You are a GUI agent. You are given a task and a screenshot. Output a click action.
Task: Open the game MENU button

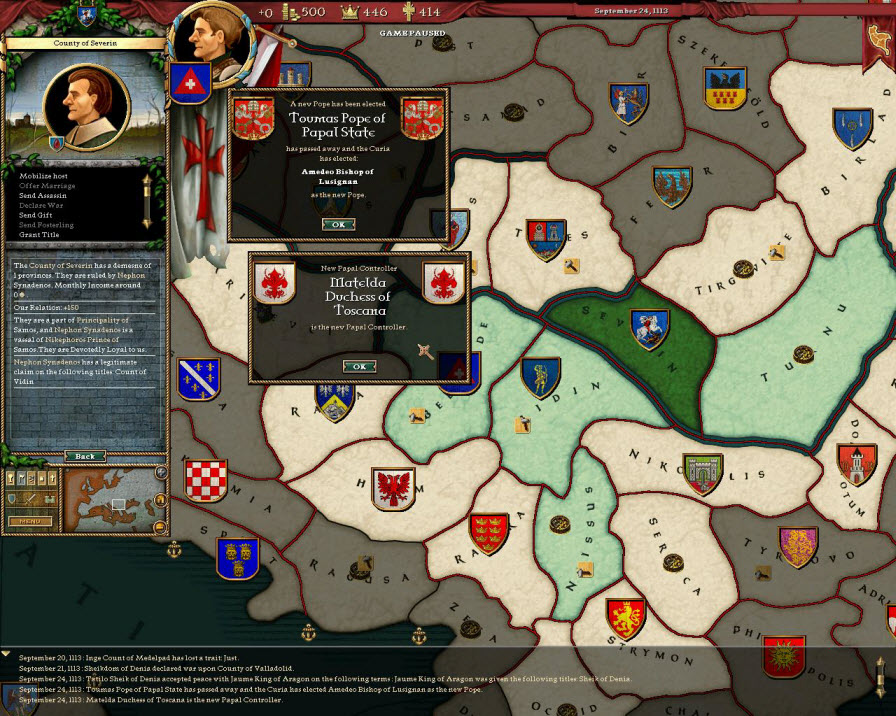[x=30, y=521]
